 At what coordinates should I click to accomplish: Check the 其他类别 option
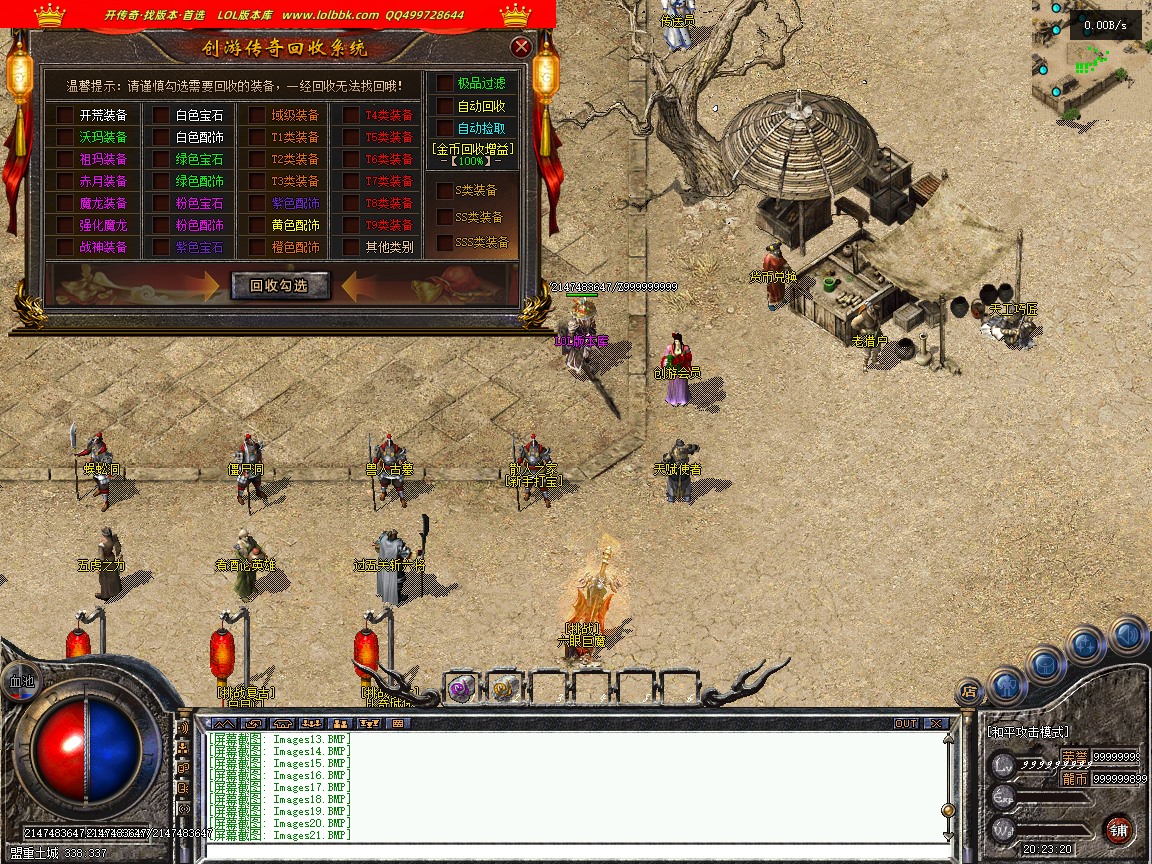point(351,247)
